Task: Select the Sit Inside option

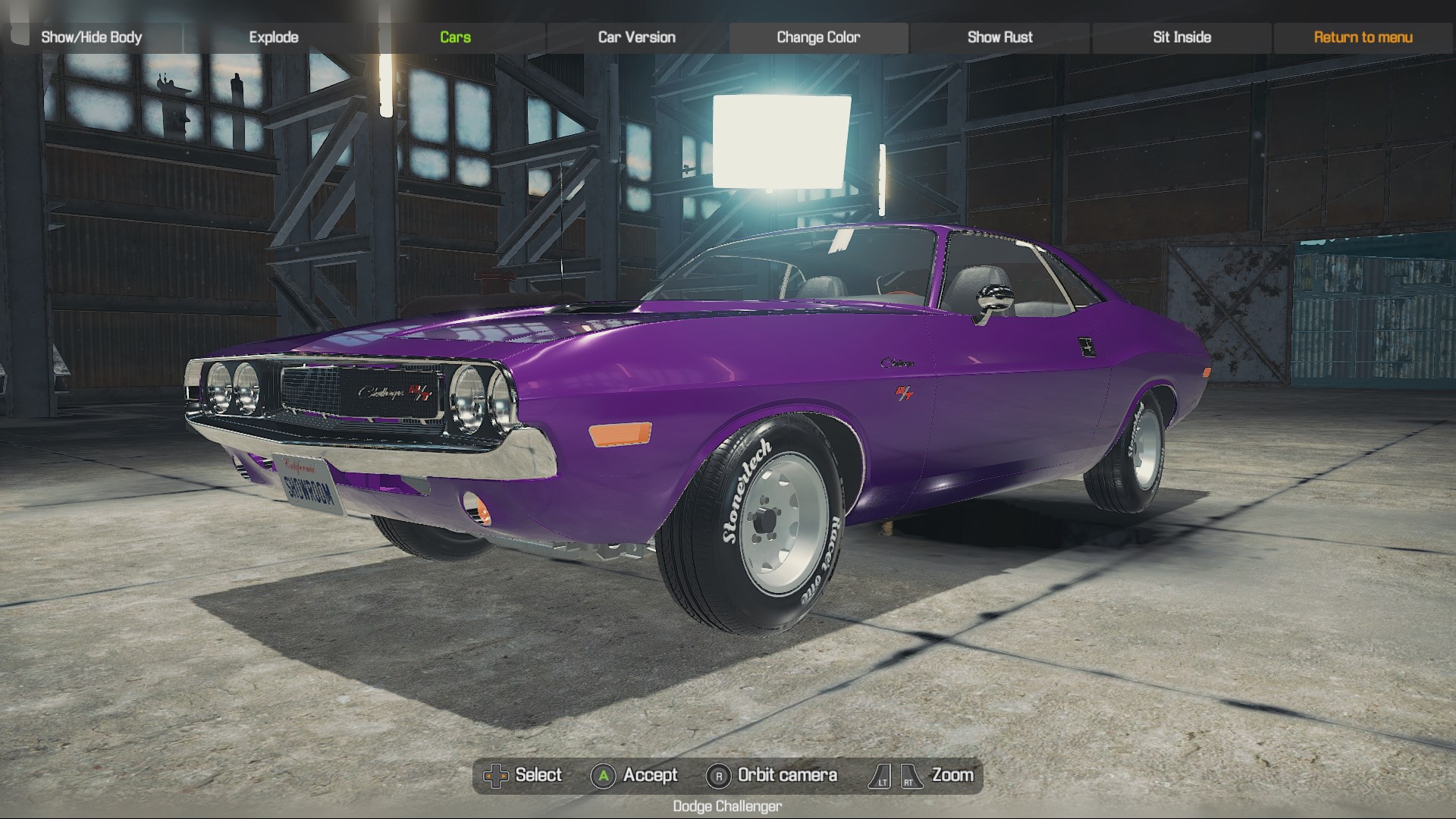Action: [x=1181, y=36]
